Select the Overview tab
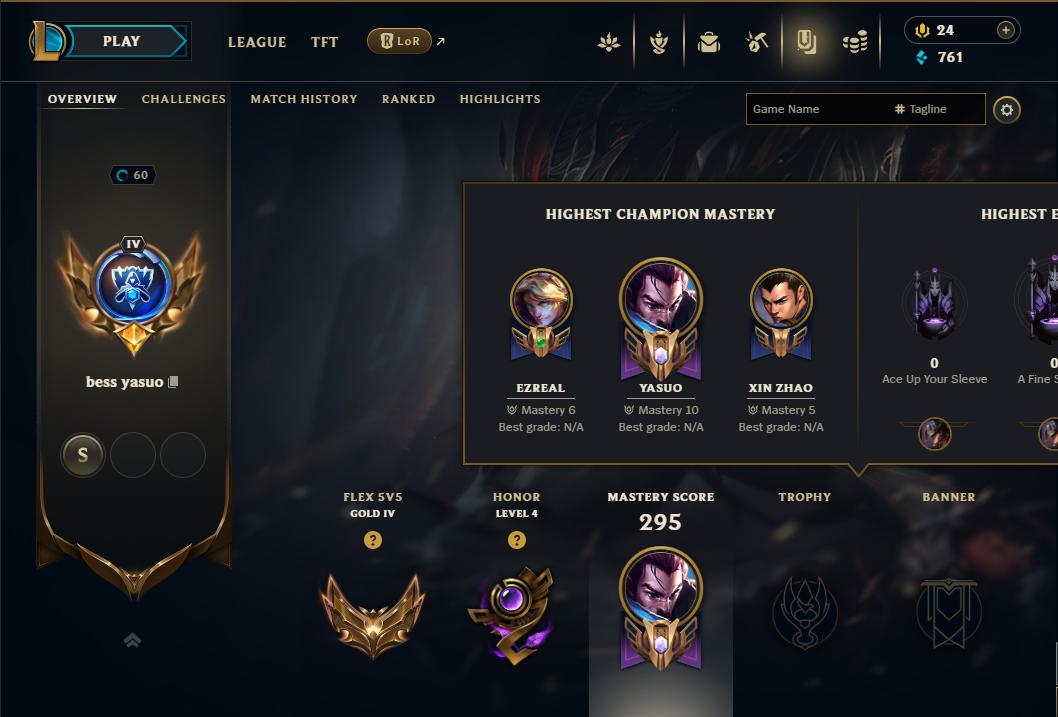Image resolution: width=1058 pixels, height=717 pixels. (82, 99)
